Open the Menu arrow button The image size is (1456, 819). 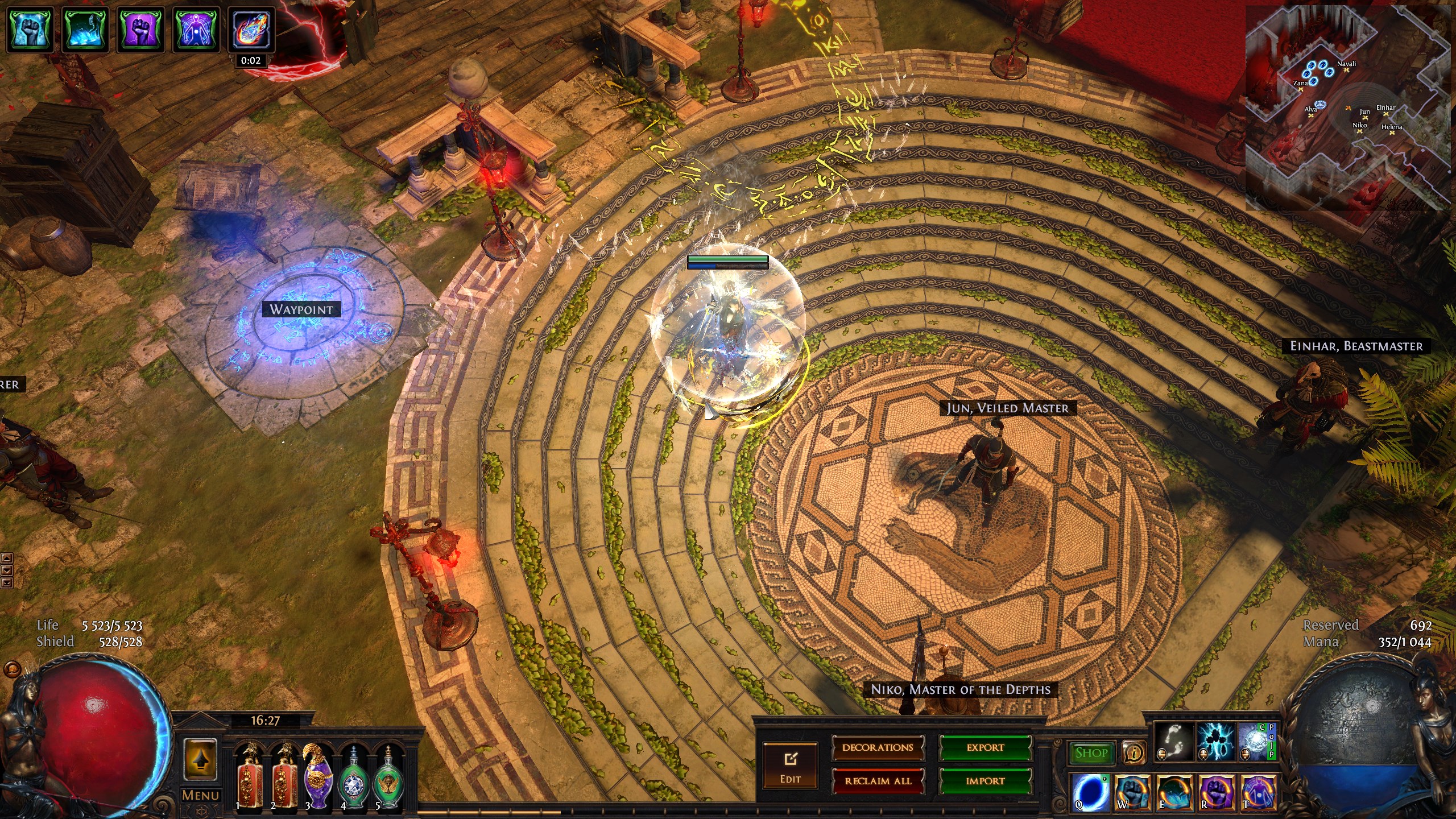tap(200, 762)
